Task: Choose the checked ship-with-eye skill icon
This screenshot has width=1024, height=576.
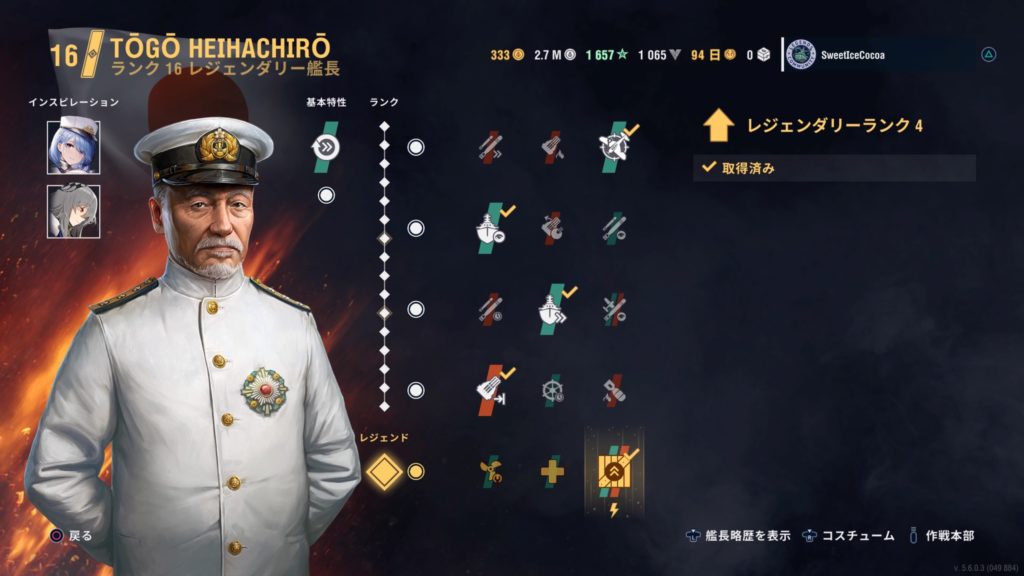Action: coord(490,227)
